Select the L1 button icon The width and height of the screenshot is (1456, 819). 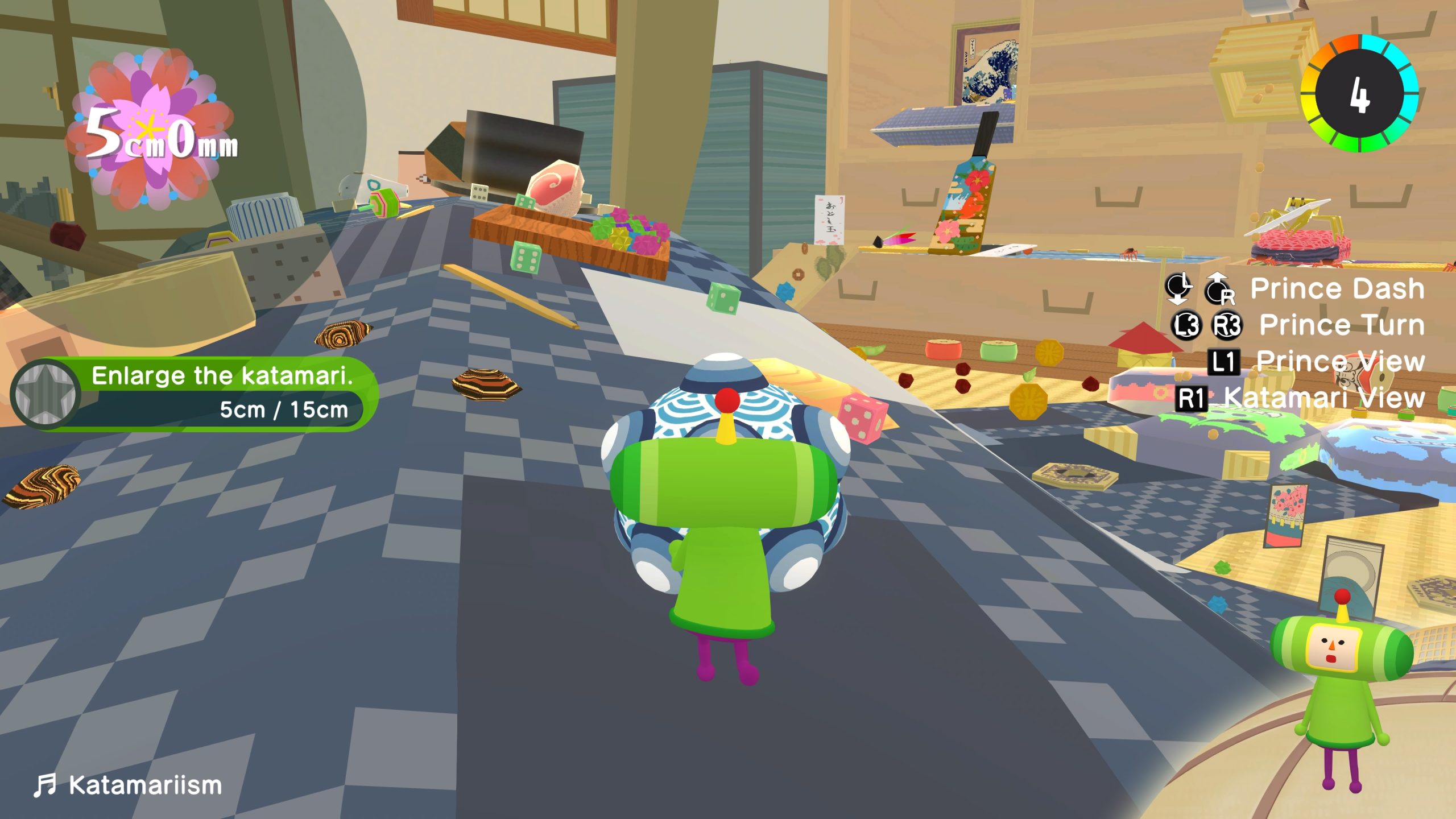pyautogui.click(x=1223, y=363)
